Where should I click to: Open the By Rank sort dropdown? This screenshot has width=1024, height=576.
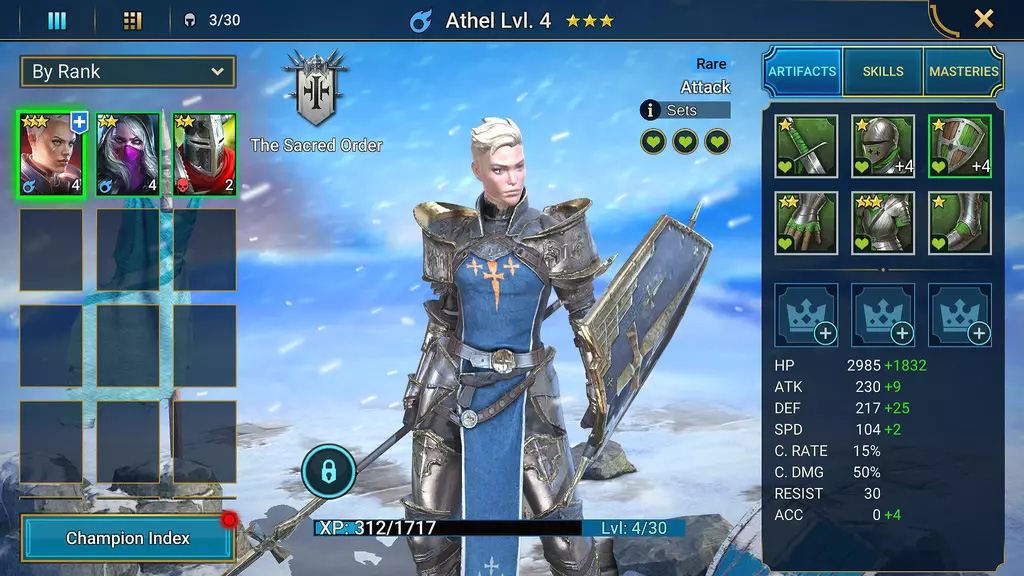(128, 72)
